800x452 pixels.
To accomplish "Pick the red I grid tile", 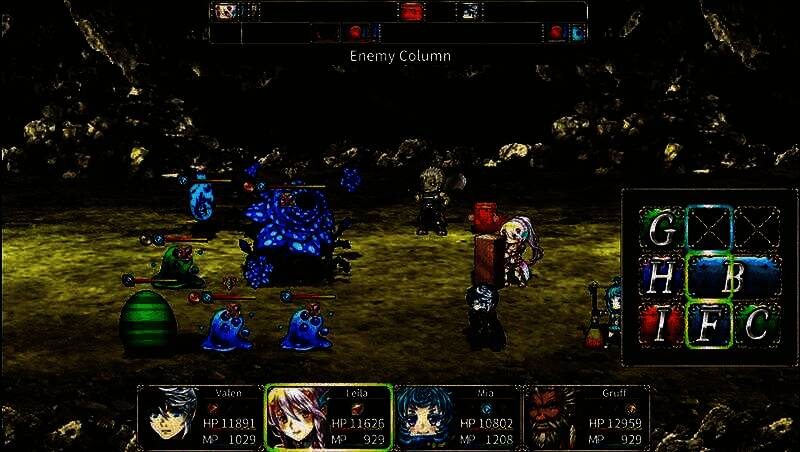I will point(661,325).
